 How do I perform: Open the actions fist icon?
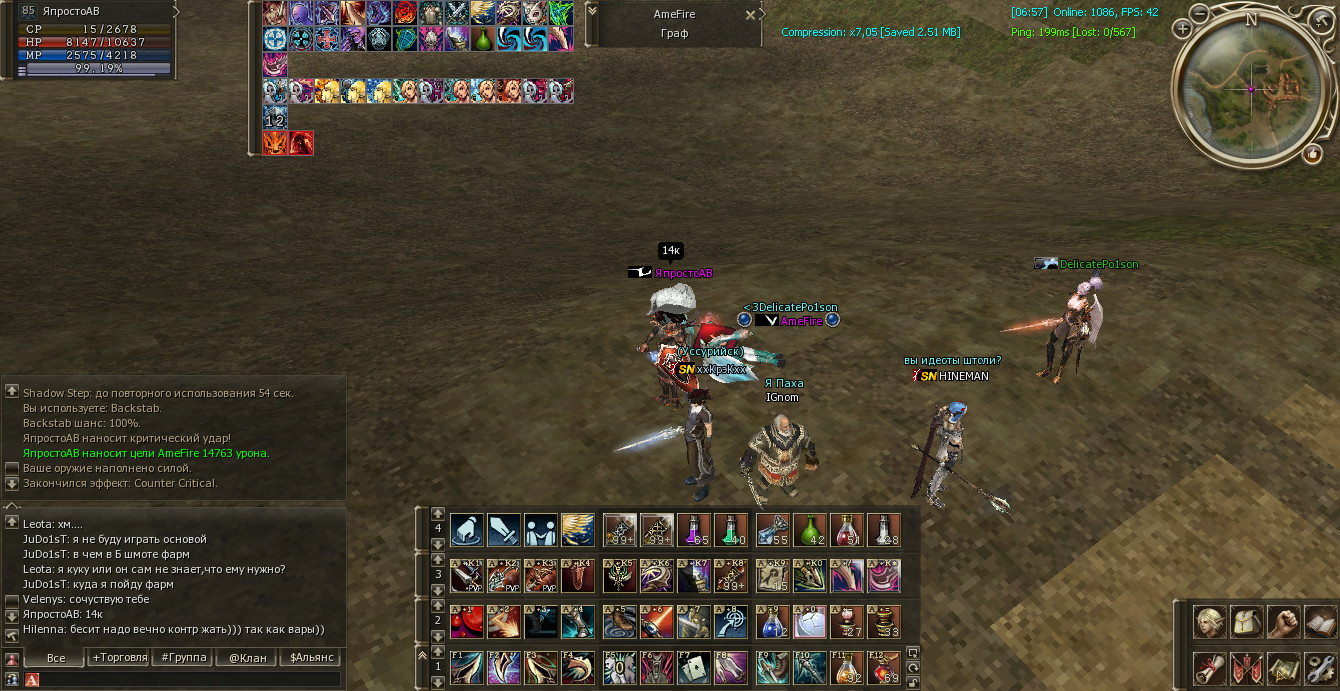[1284, 623]
